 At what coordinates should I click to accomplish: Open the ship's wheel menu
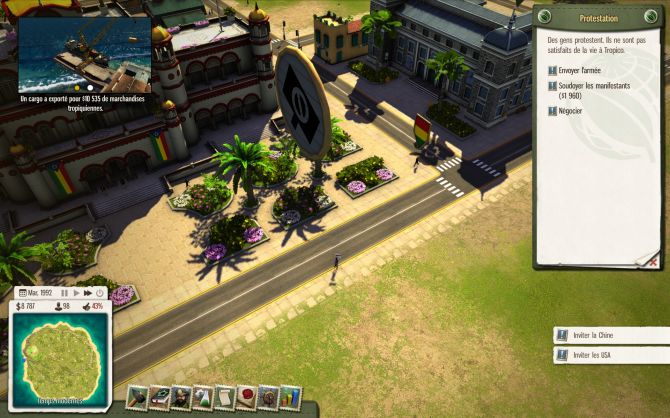pyautogui.click(x=268, y=397)
